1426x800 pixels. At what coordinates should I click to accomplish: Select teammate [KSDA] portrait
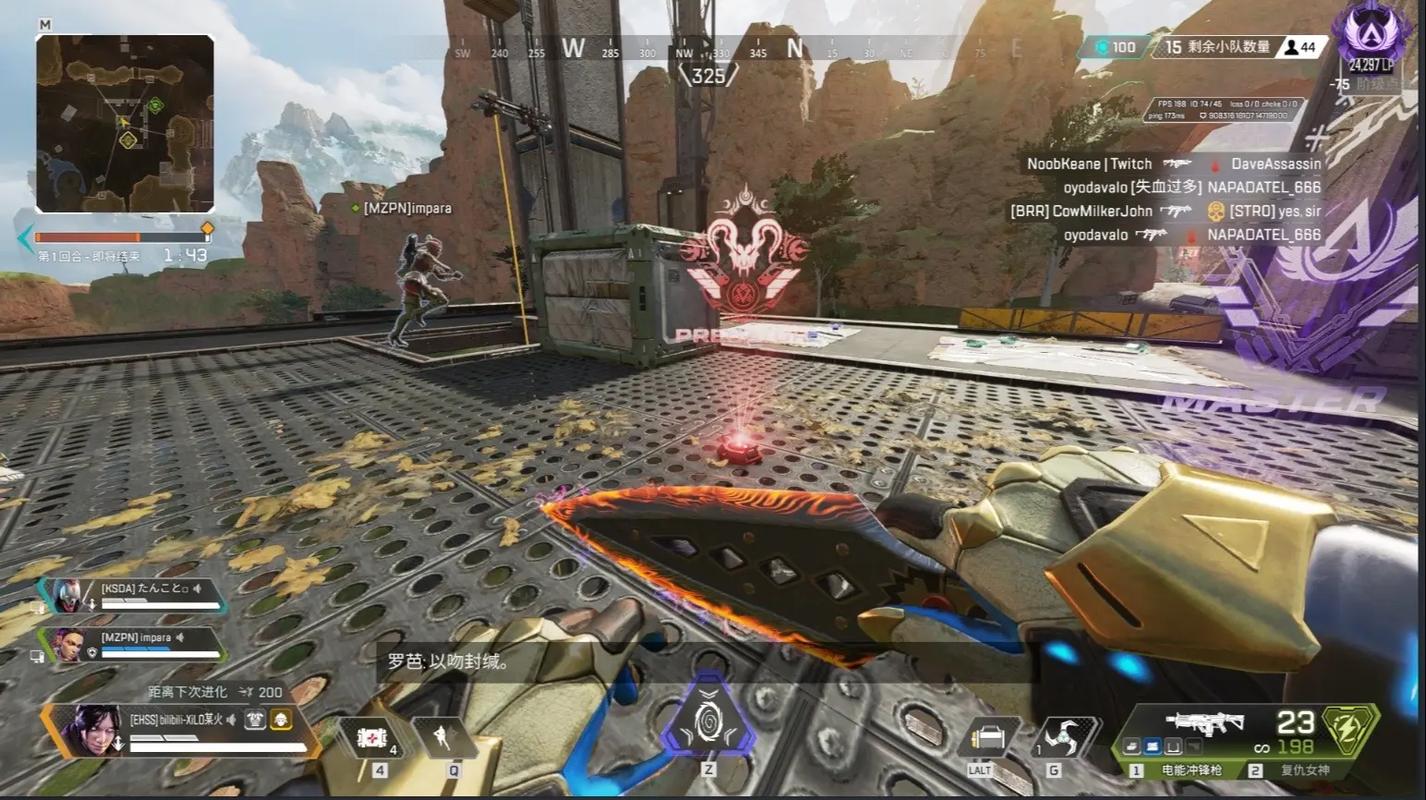66,596
